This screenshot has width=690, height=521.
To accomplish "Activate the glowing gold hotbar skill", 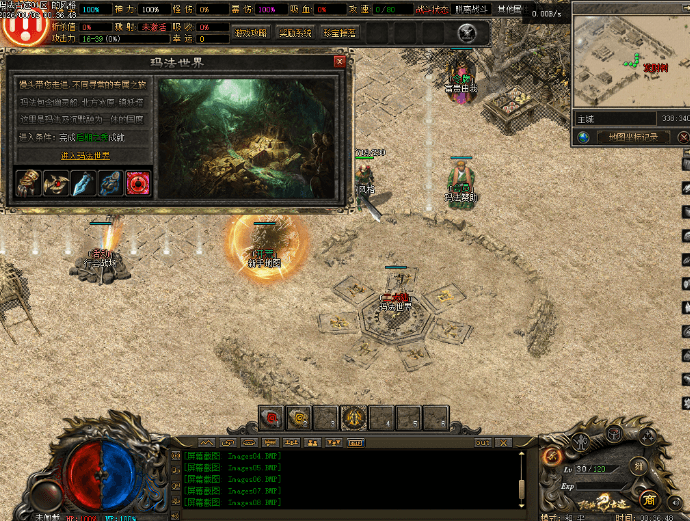I will click(352, 417).
